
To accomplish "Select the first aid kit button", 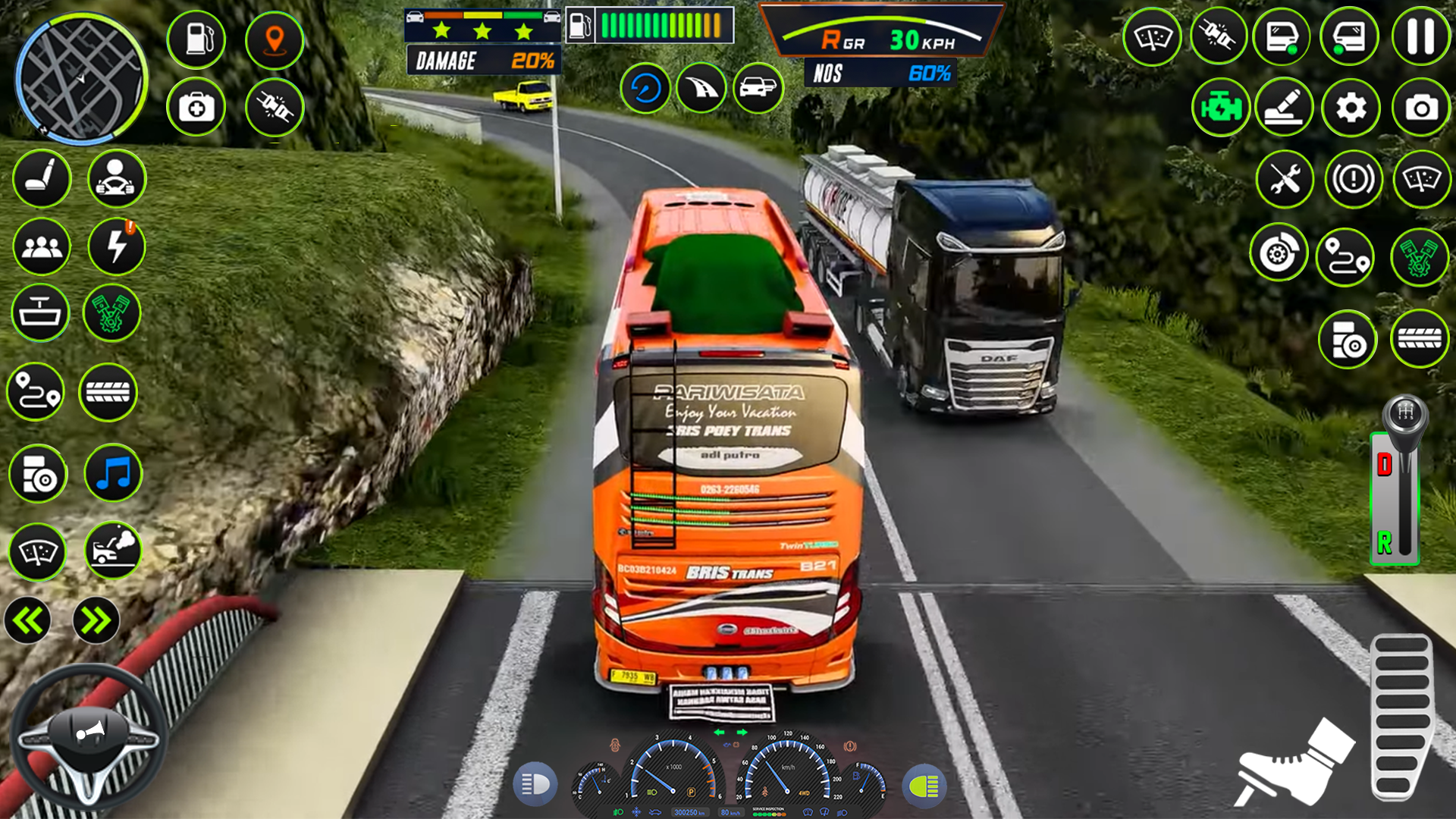I will [x=196, y=108].
